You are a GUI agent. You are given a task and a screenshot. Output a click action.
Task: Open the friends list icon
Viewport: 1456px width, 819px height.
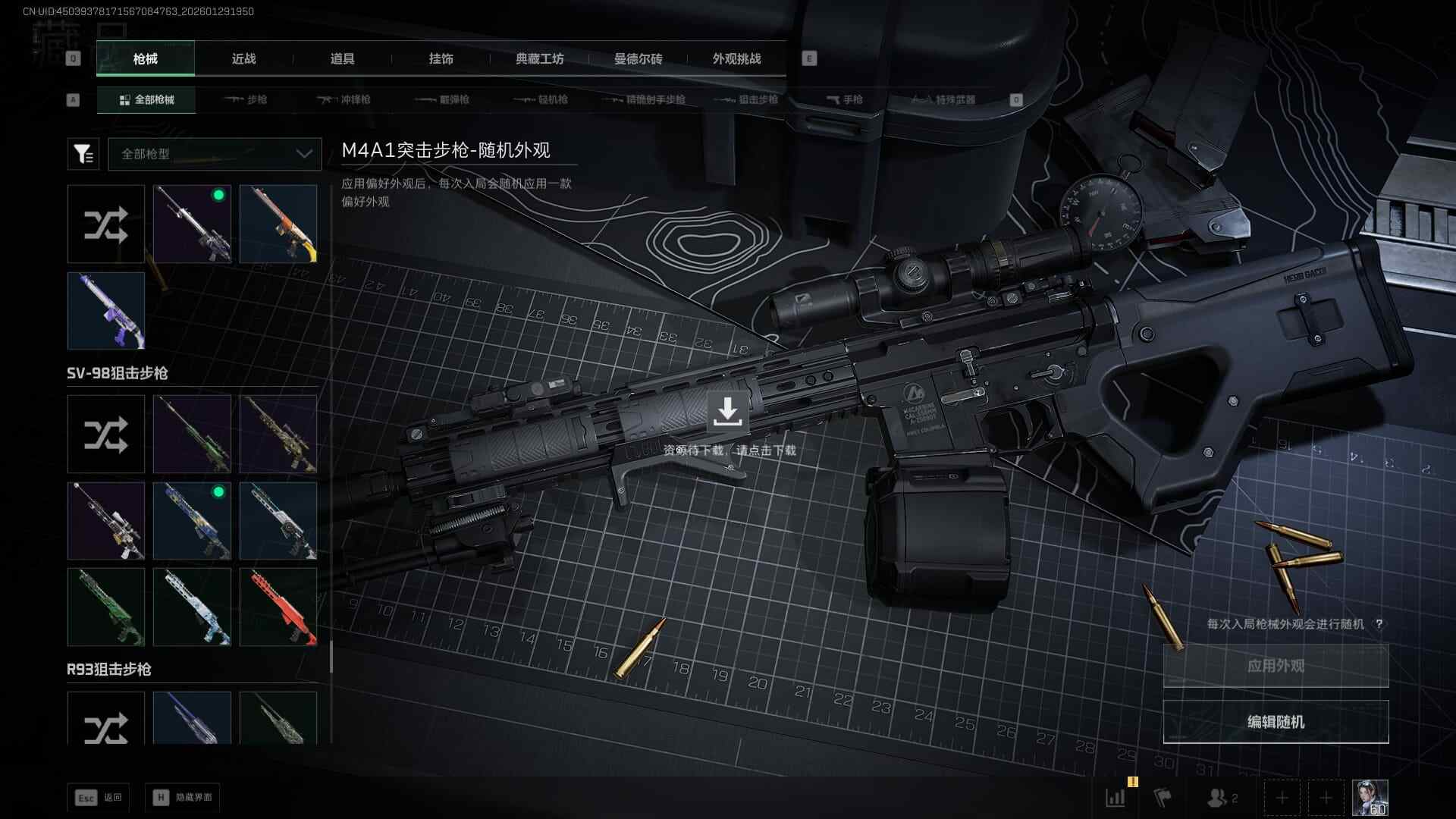1220,798
